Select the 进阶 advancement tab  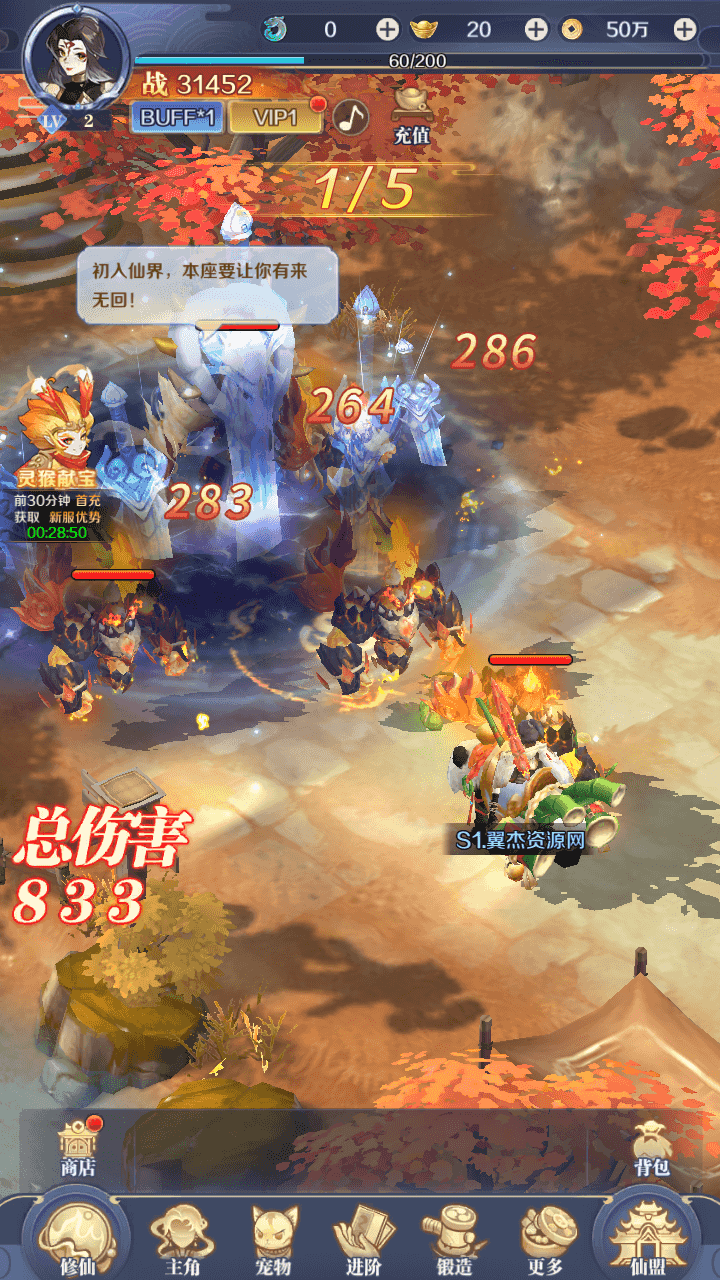coord(363,1238)
